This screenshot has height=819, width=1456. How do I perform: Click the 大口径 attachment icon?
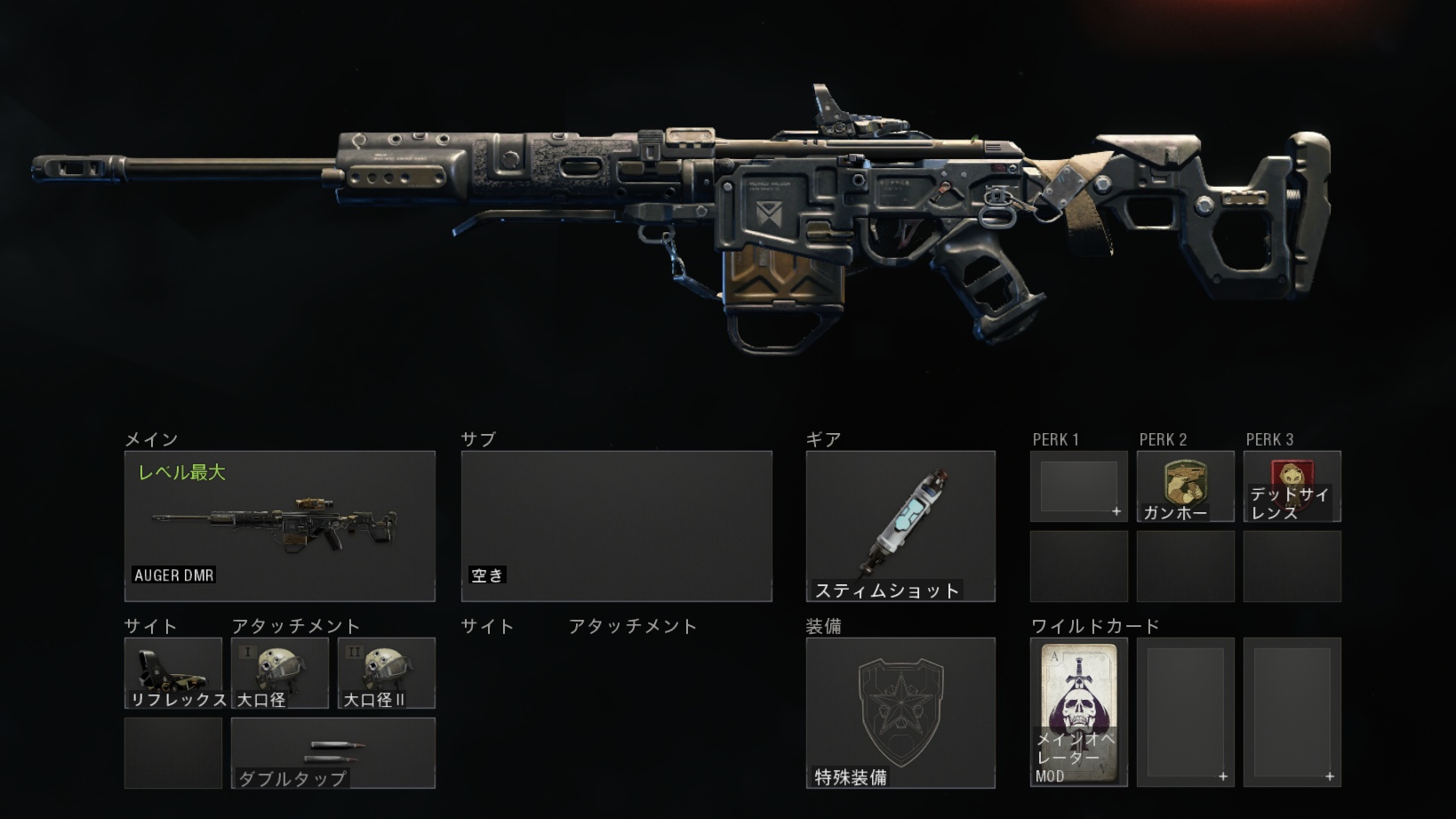pos(280,673)
